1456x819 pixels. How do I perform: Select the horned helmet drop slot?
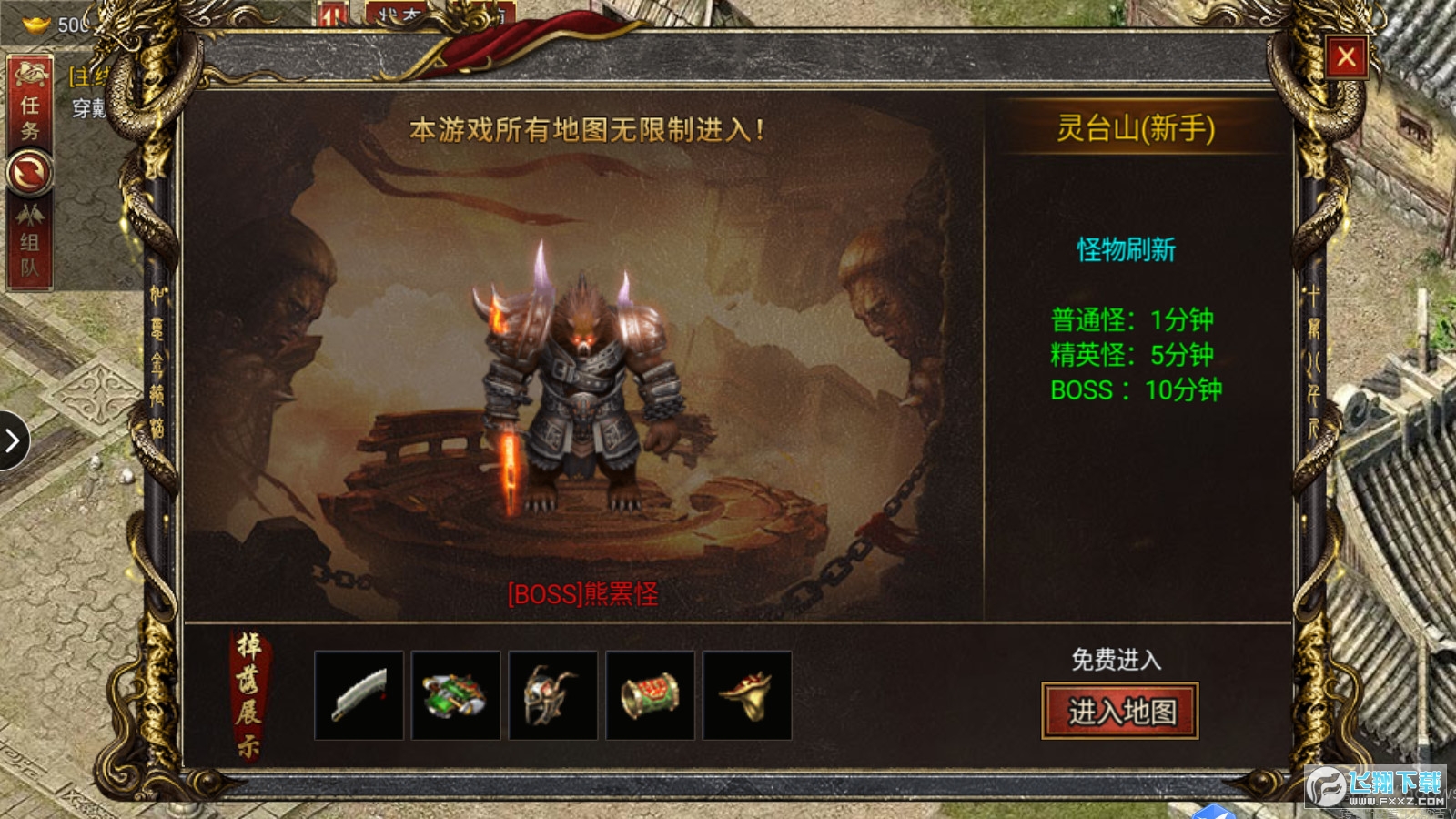[x=553, y=695]
